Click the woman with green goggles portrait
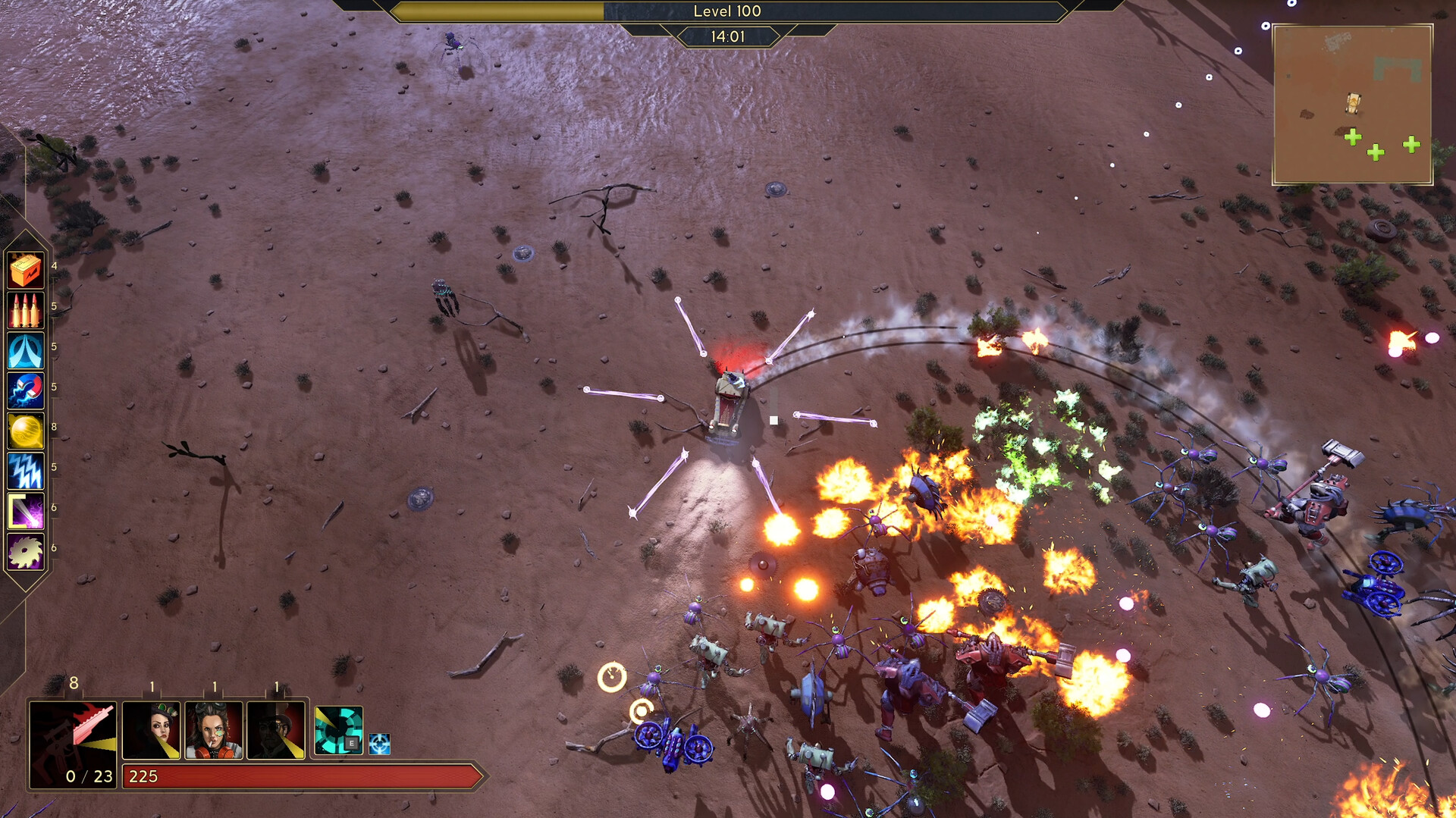The width and height of the screenshot is (1456, 818). 152,730
